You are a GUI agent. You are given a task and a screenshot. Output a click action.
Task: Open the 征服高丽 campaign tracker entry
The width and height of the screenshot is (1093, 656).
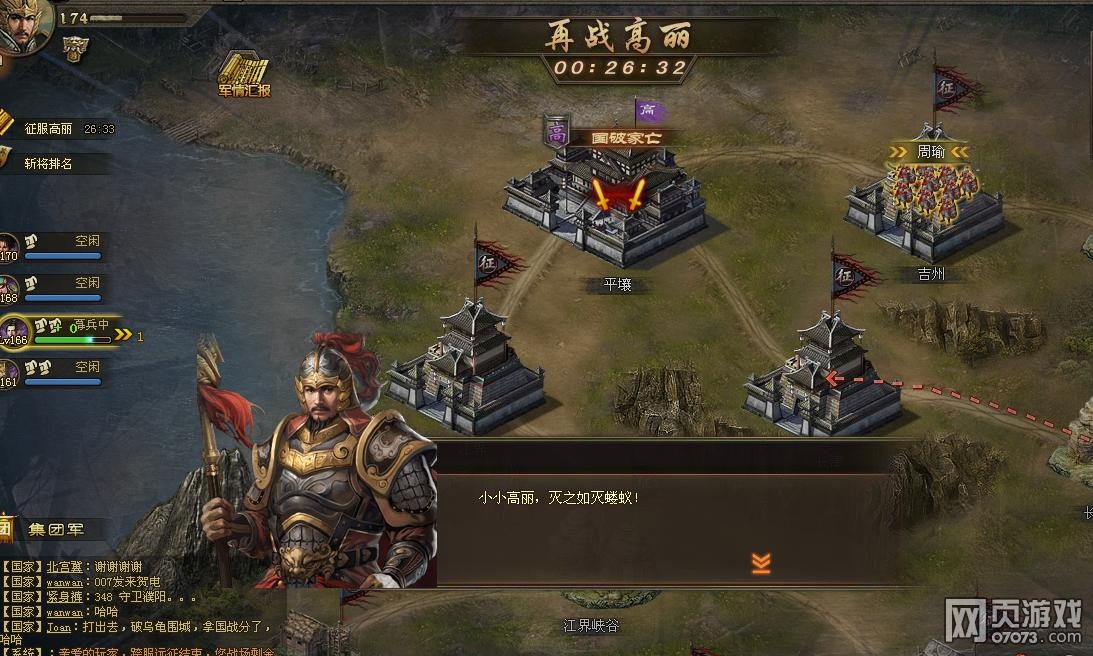(48, 129)
